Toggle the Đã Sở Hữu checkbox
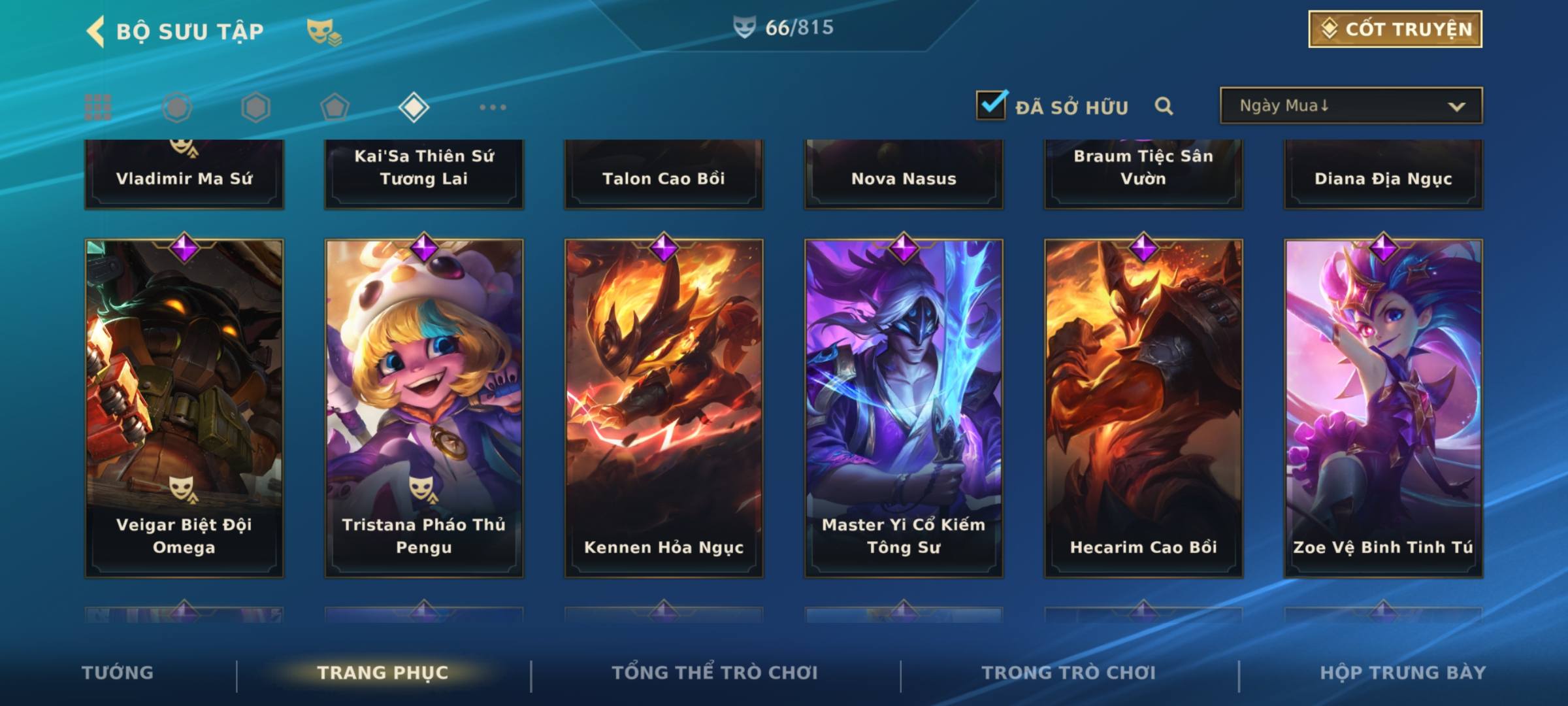 point(991,105)
